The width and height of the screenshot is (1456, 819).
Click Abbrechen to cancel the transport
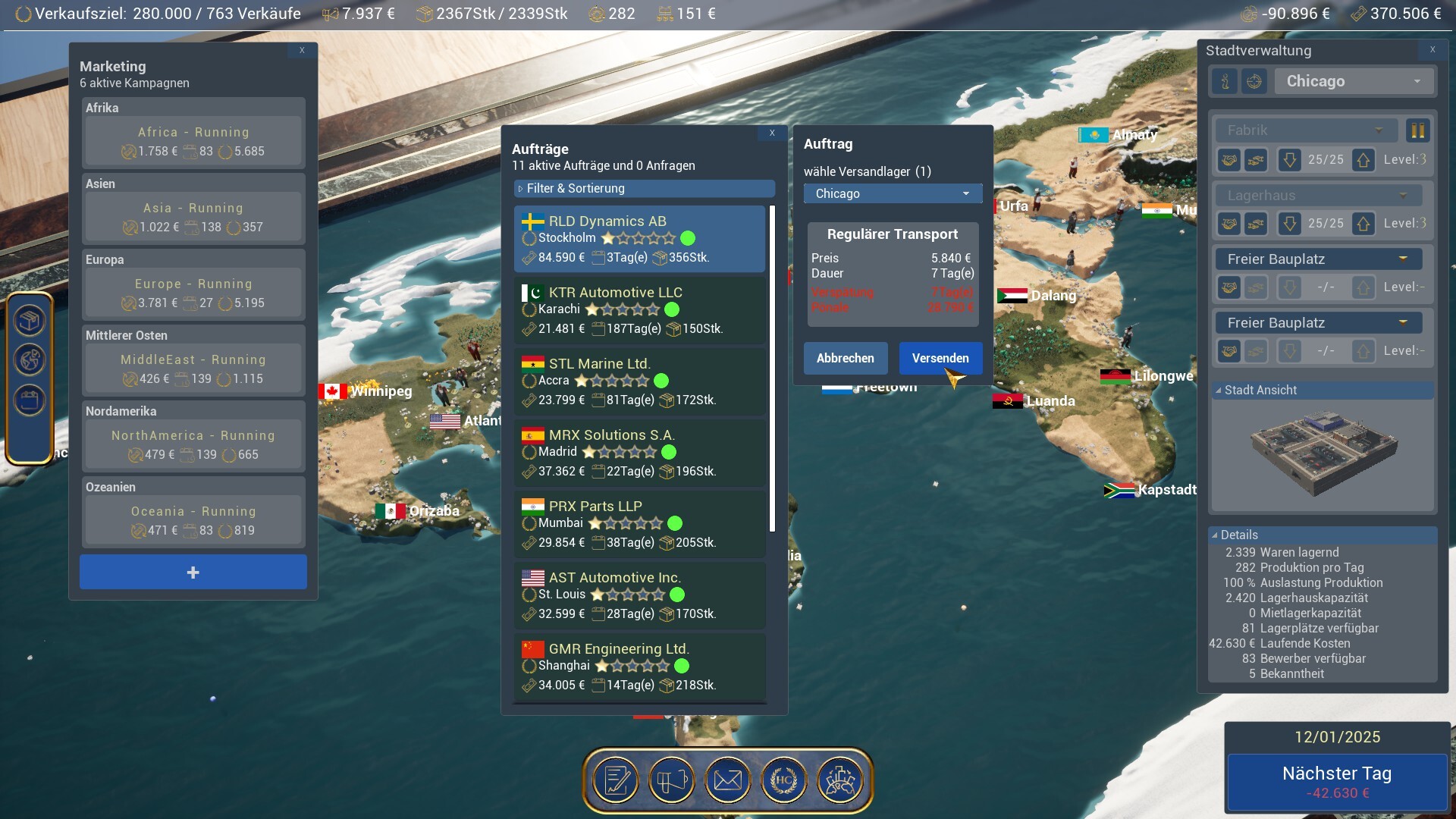pos(845,358)
